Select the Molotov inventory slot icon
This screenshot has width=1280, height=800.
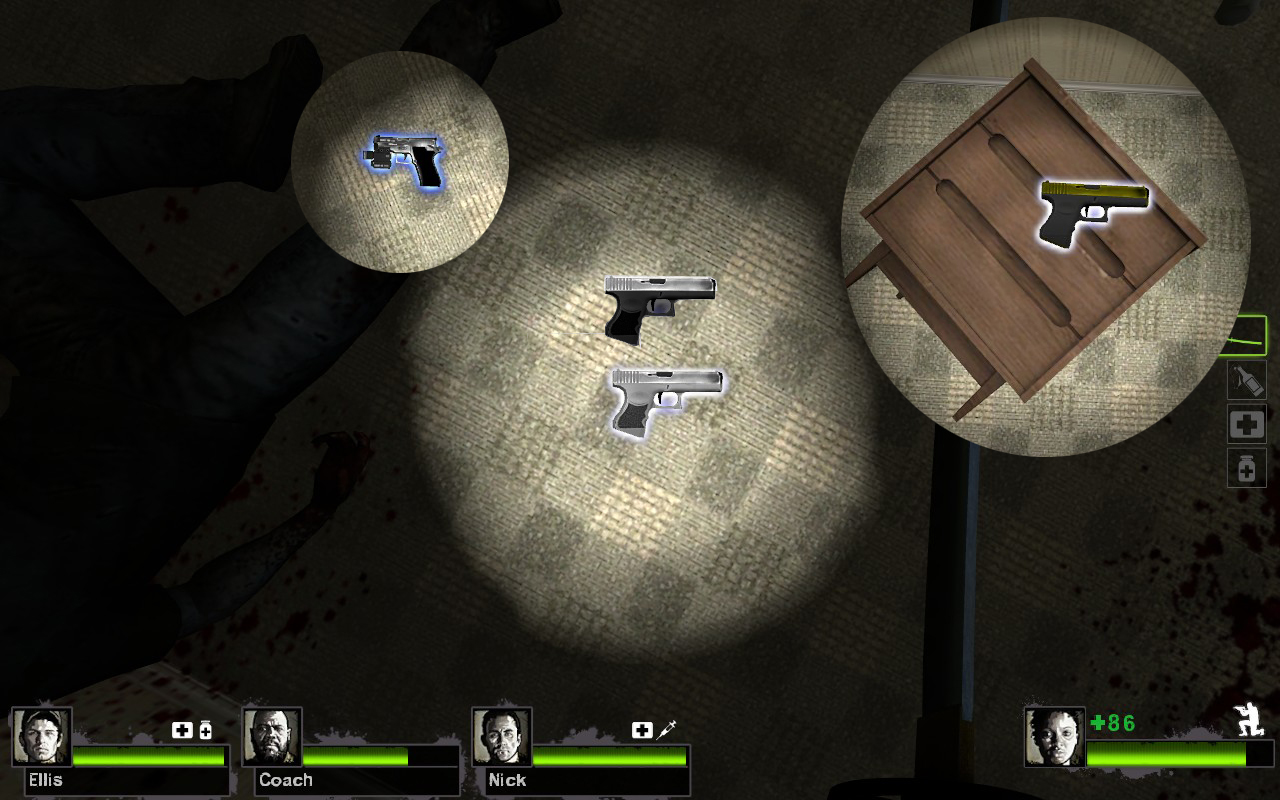[1246, 381]
